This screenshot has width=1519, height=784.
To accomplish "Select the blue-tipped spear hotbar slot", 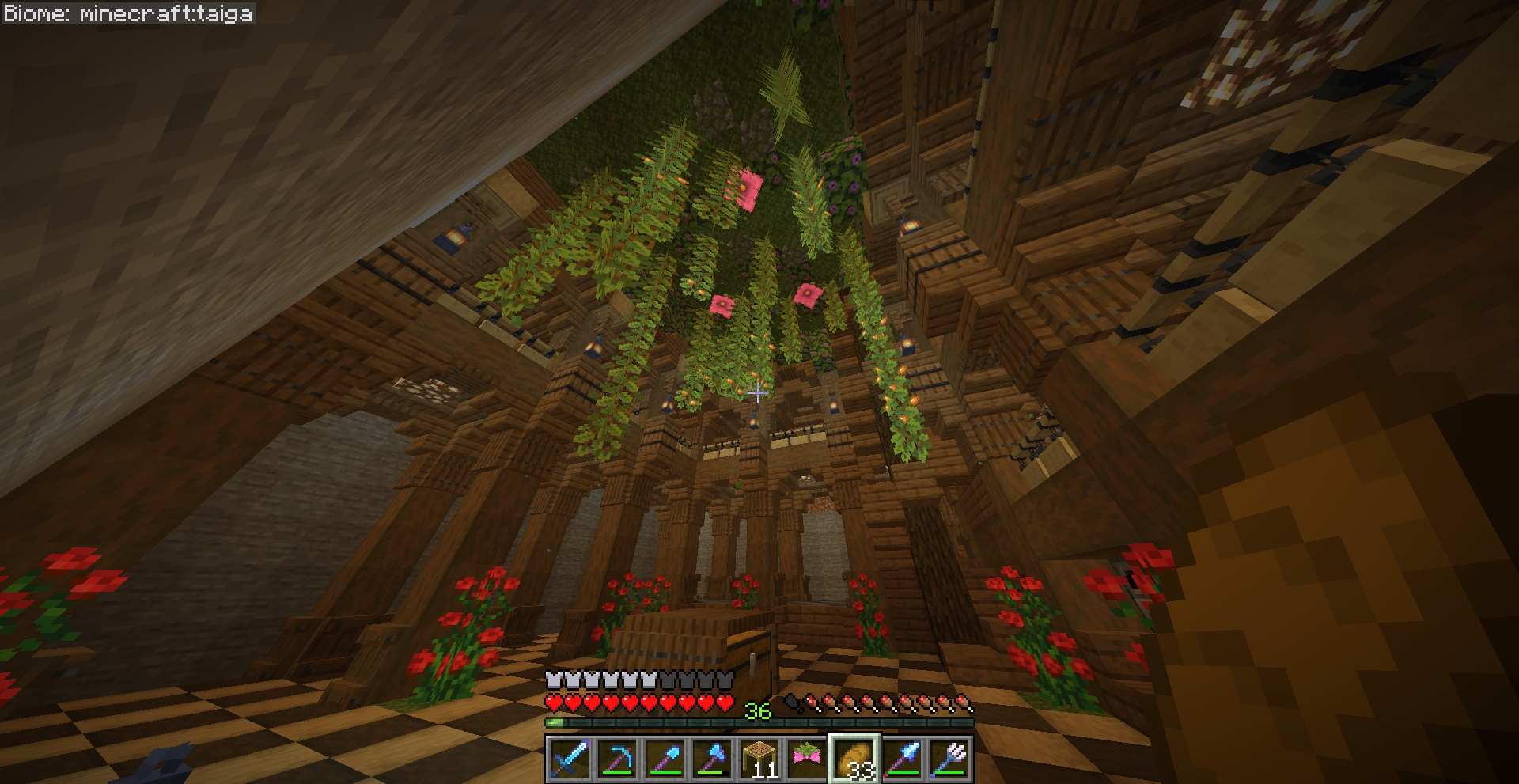I will 902,759.
